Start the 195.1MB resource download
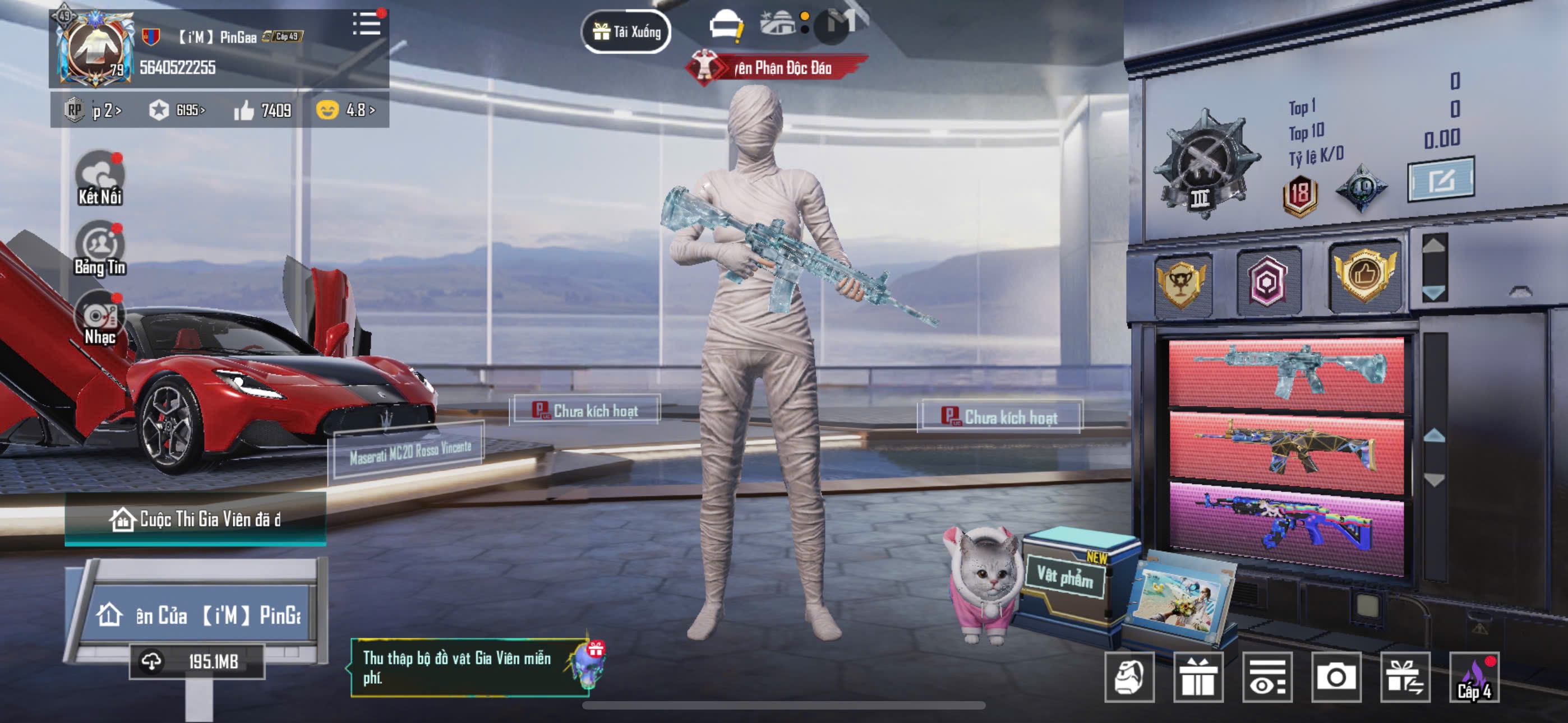This screenshot has height=723, width=1568. [x=197, y=661]
